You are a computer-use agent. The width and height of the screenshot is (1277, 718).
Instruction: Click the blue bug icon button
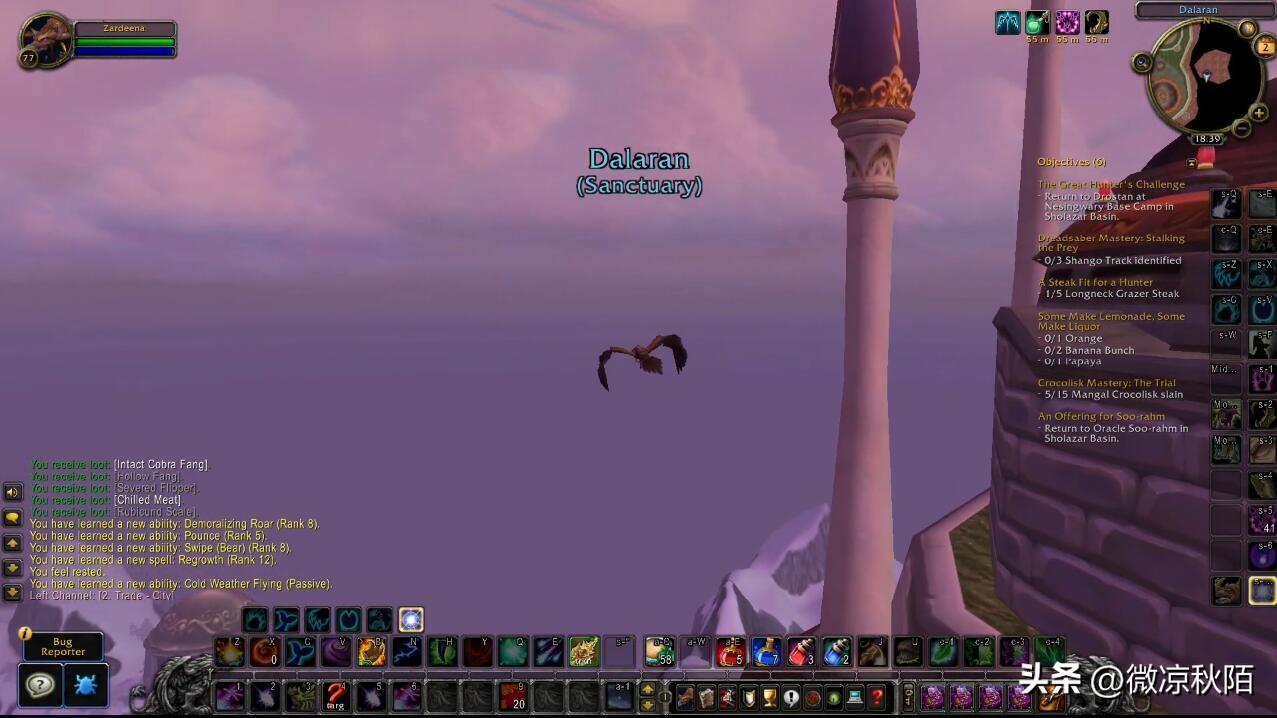pos(86,685)
